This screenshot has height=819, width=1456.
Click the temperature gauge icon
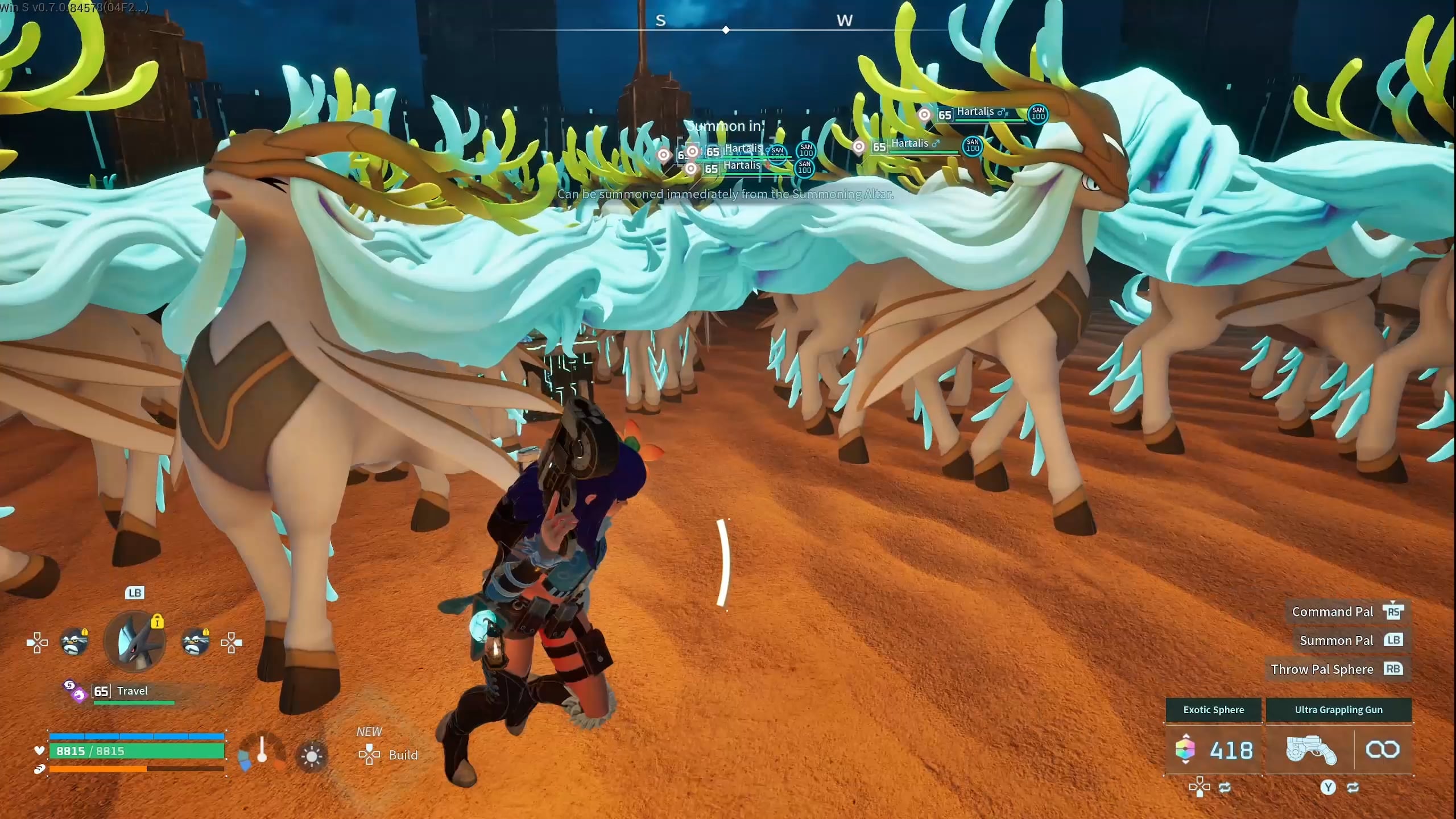pos(262,751)
